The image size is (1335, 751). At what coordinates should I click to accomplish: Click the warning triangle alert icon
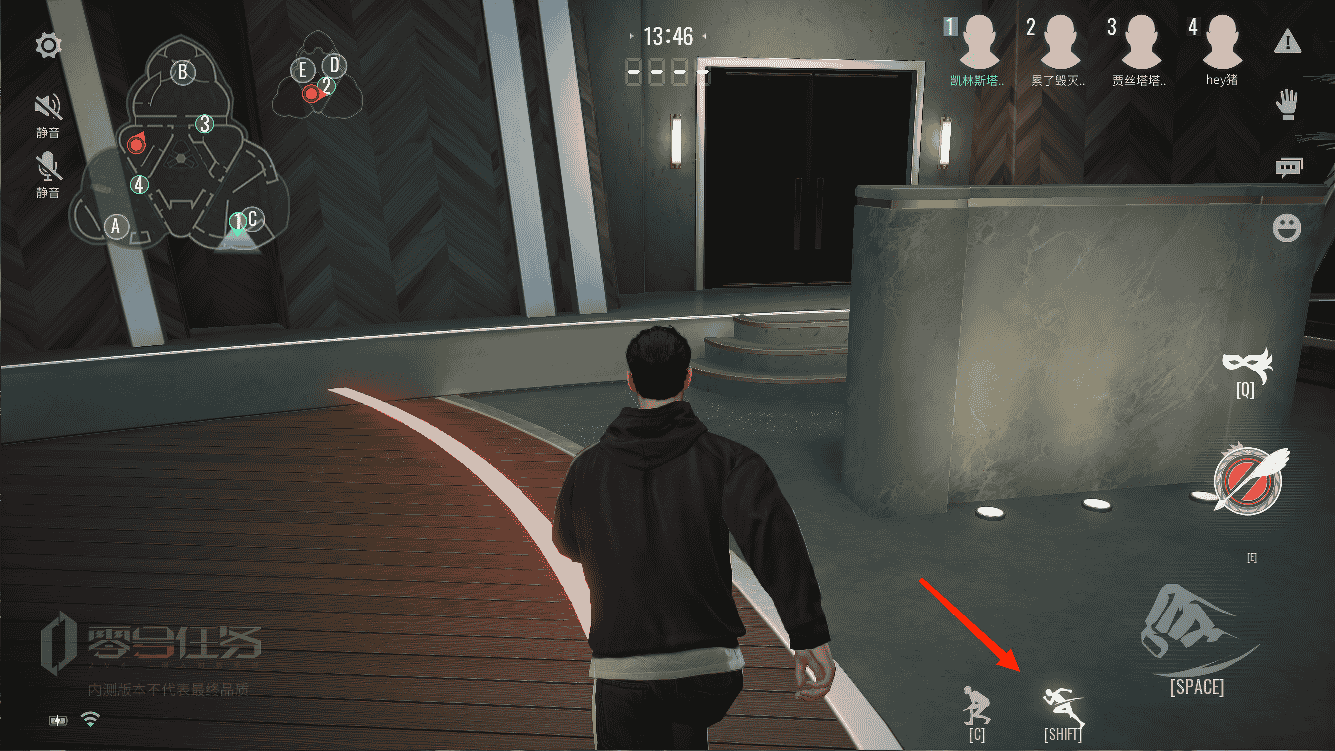pos(1288,42)
